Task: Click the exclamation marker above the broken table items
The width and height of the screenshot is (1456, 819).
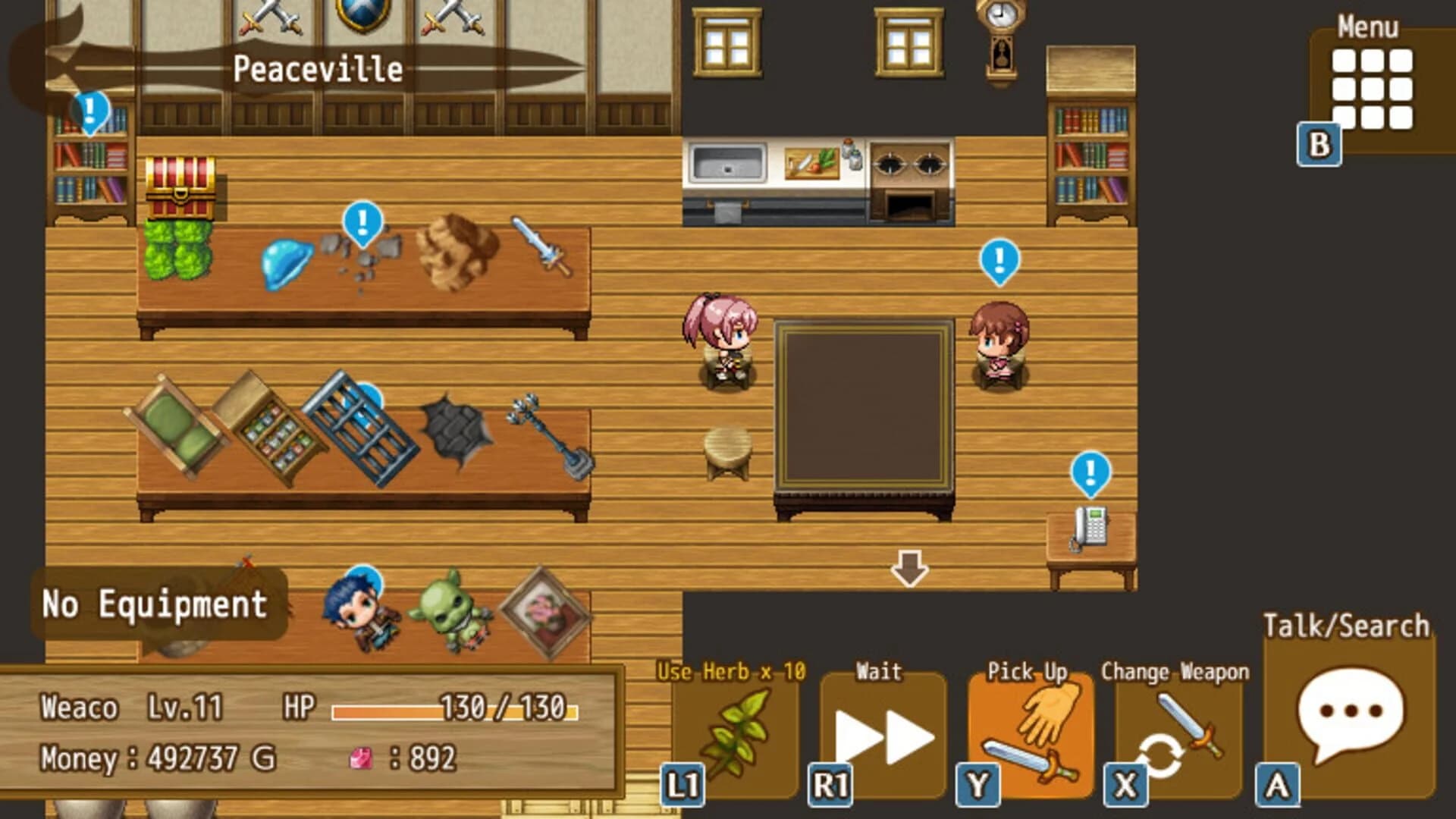Action: click(362, 224)
